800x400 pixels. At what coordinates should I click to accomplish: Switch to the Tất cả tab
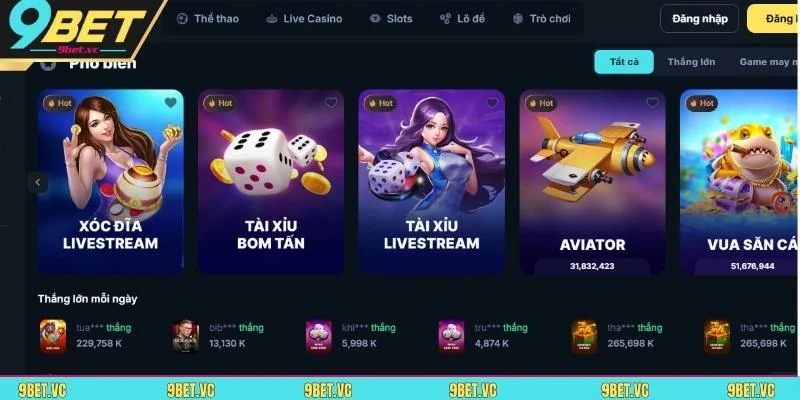pyautogui.click(x=624, y=62)
